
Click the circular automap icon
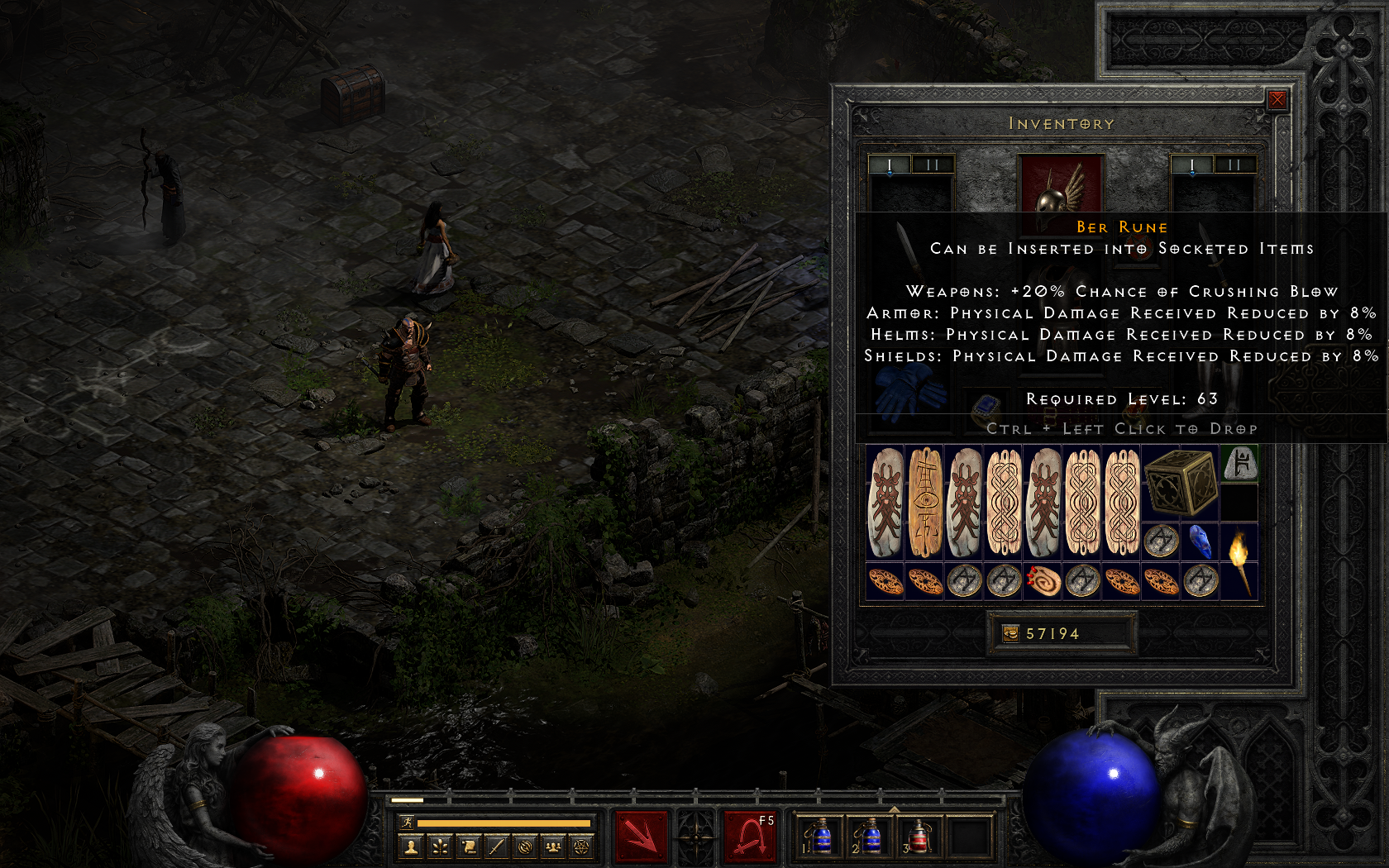pos(525,848)
